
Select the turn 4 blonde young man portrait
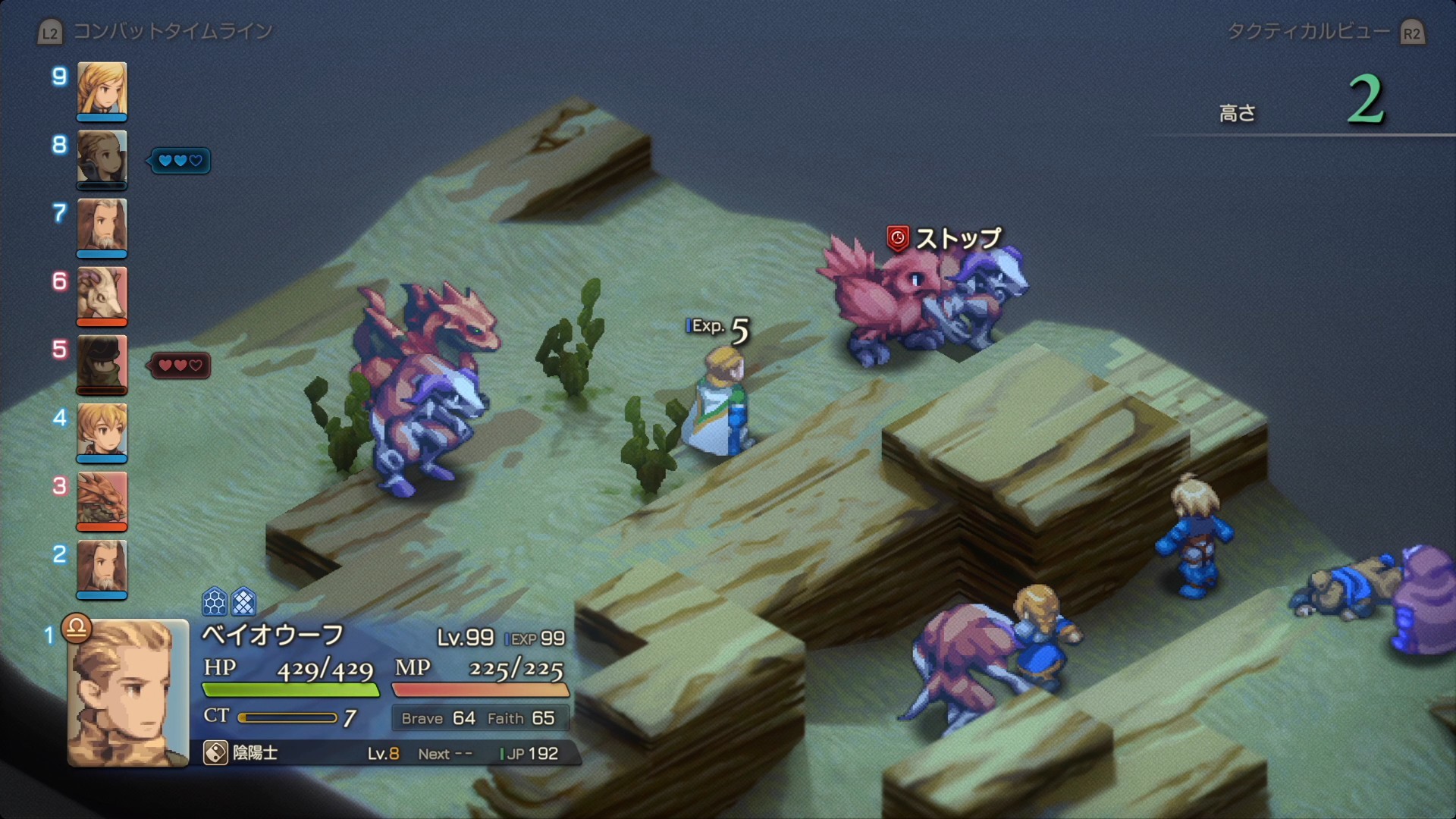tap(102, 431)
